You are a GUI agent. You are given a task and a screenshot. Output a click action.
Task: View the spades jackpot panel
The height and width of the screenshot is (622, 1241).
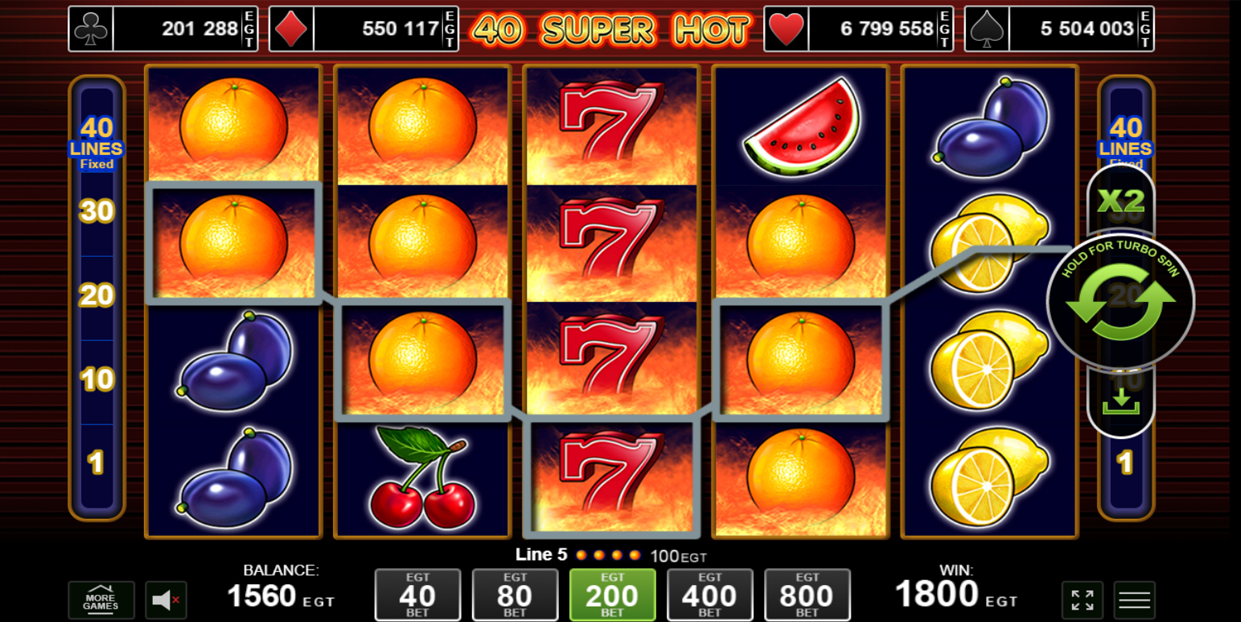coord(1059,29)
